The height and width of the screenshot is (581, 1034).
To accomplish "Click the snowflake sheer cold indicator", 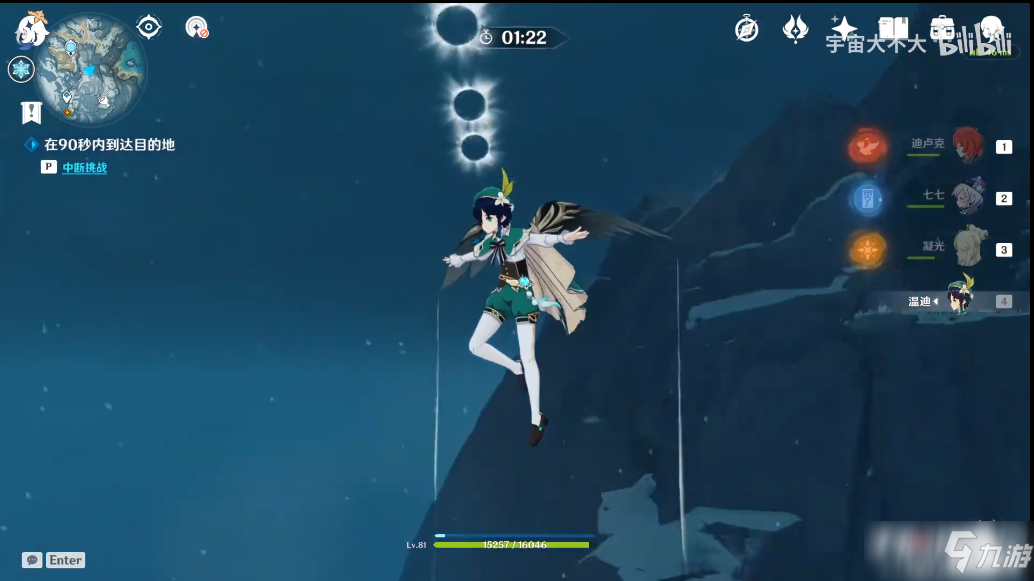I will [21, 69].
